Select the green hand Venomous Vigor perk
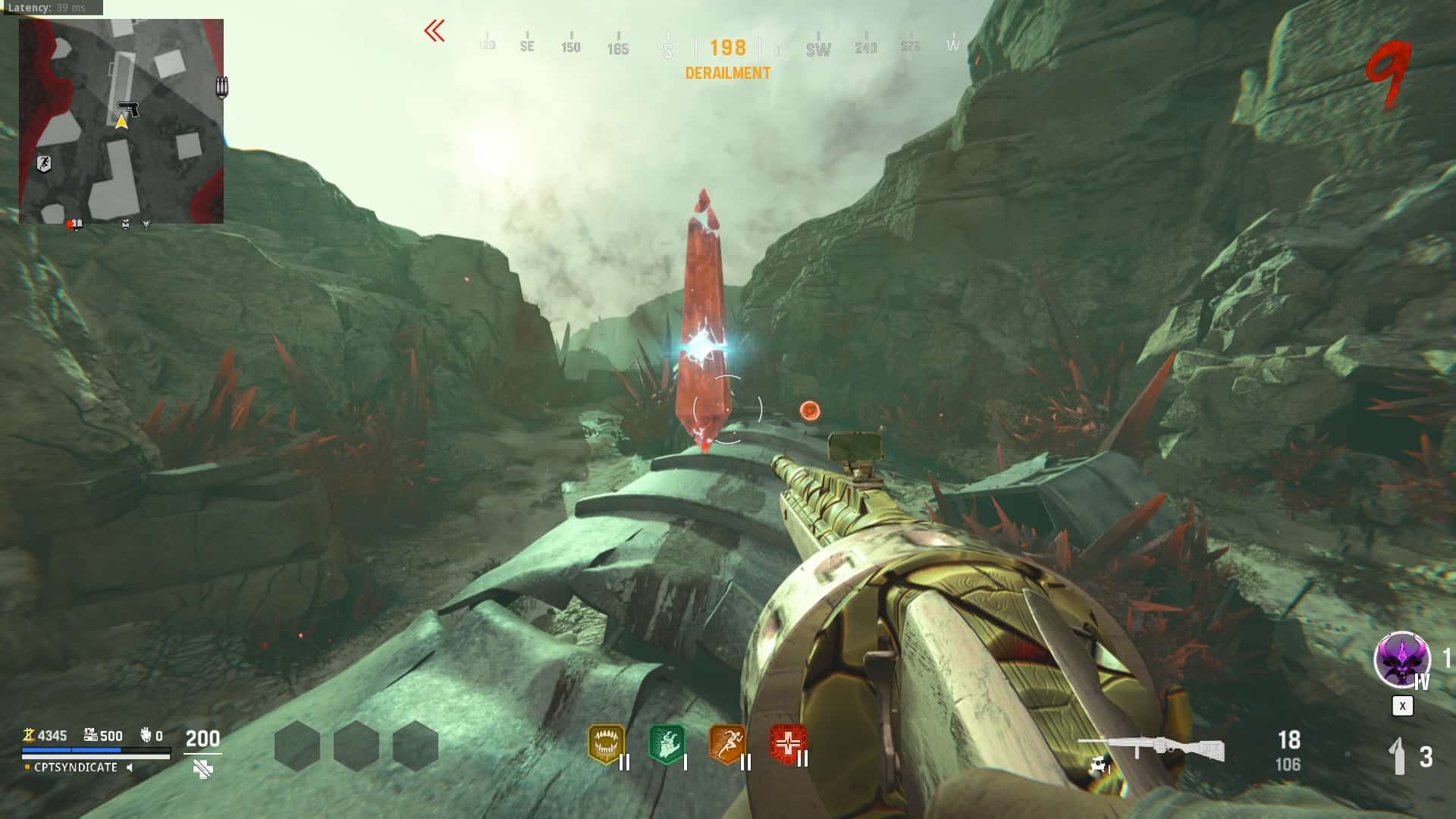 (x=667, y=744)
